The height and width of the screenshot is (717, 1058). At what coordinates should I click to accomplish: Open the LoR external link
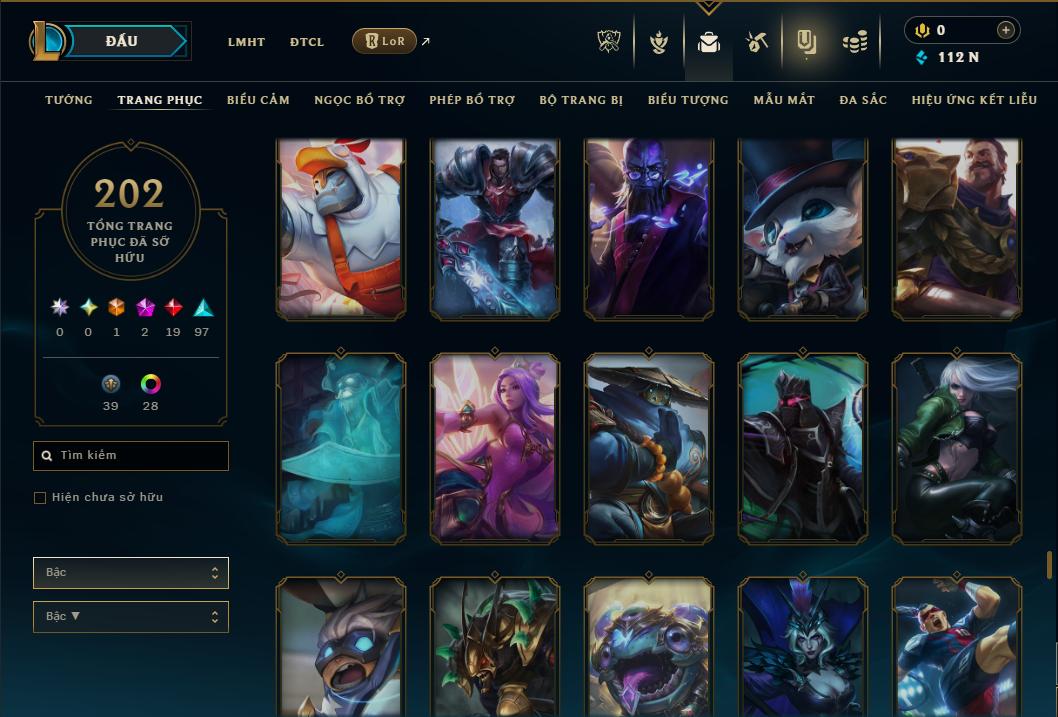[x=385, y=41]
